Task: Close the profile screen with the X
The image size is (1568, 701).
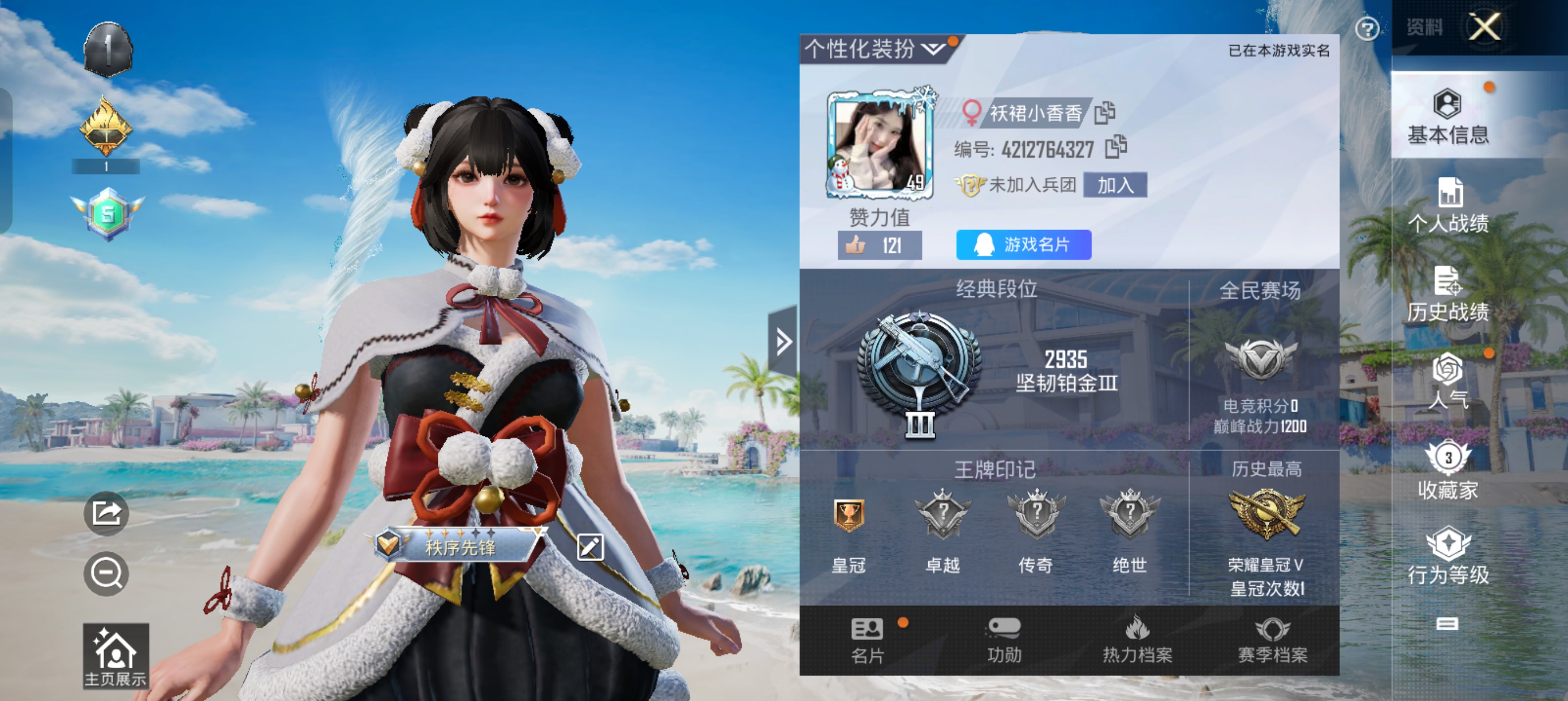Action: [1485, 27]
